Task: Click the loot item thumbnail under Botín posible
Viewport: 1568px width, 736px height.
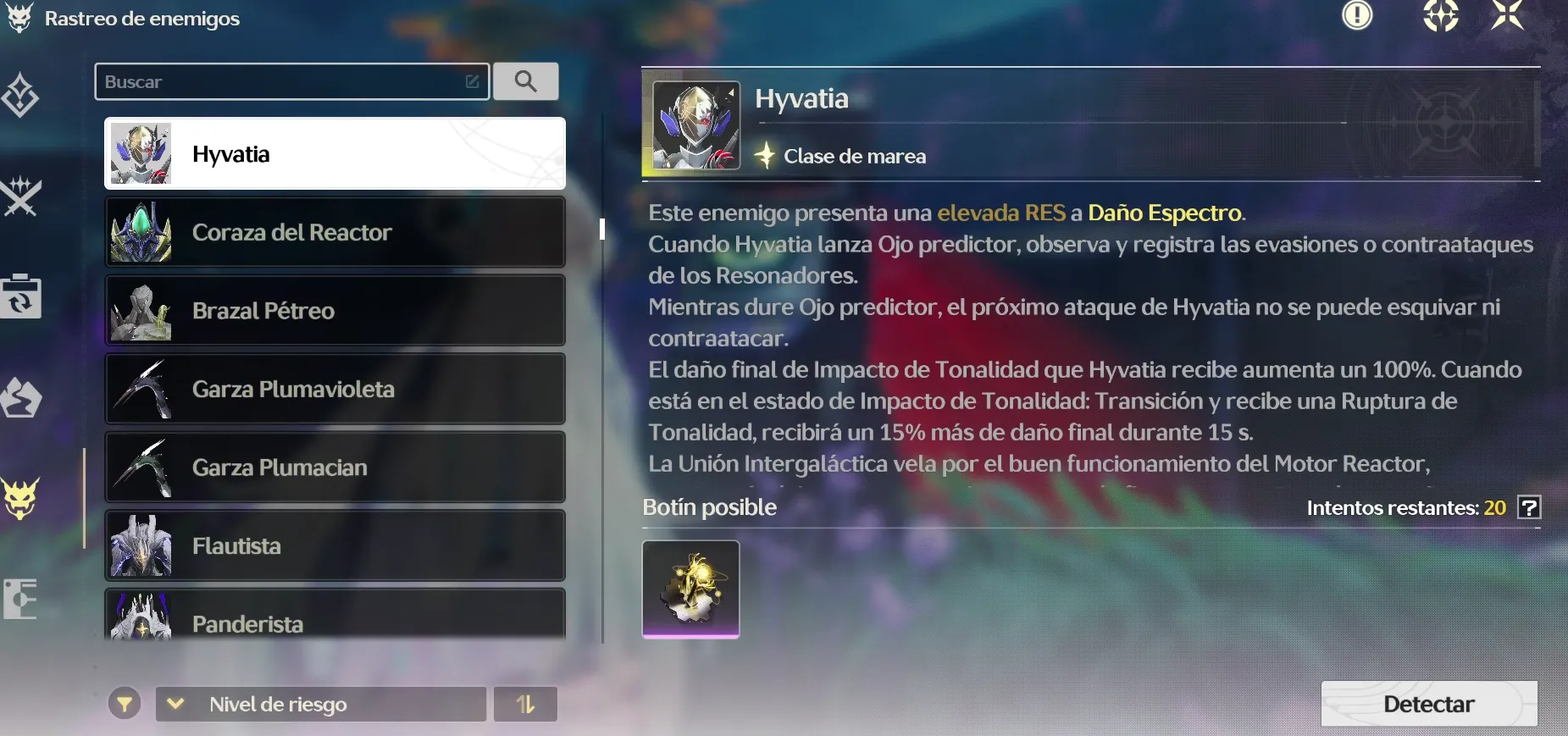Action: (690, 589)
